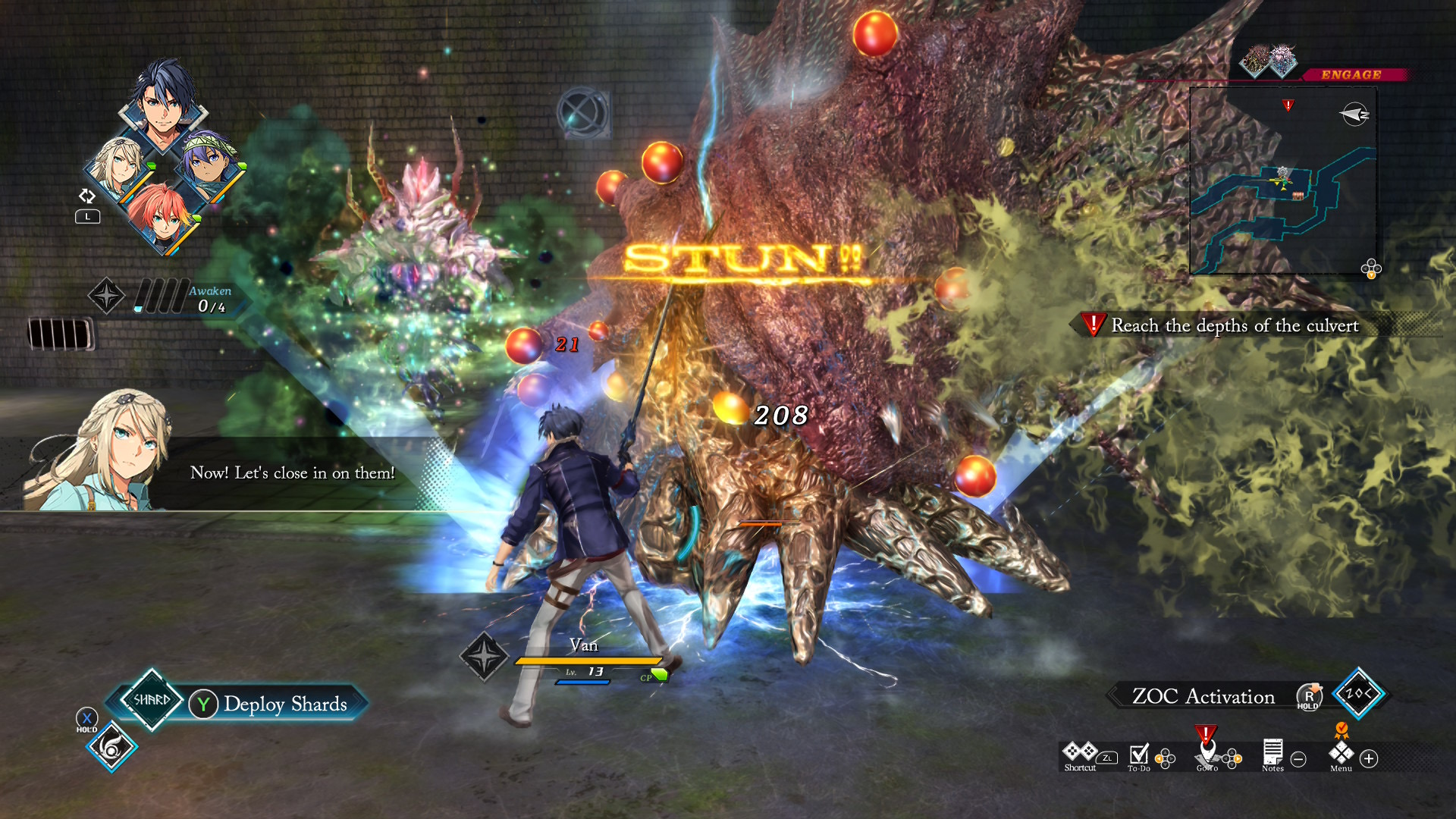
Task: Activate ZOC with the R HOLD button
Action: click(x=1310, y=697)
